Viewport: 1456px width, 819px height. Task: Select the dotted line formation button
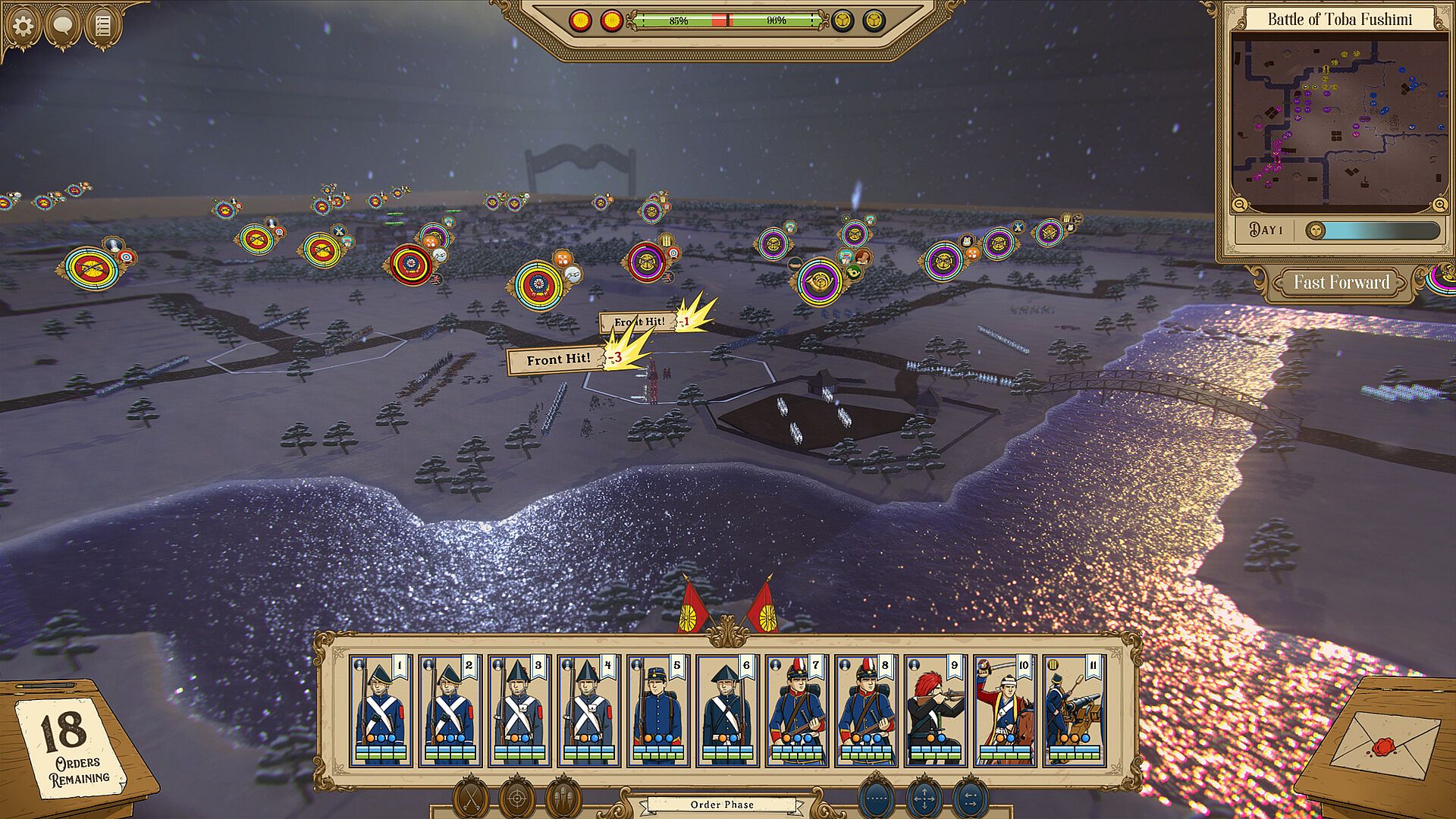click(877, 799)
